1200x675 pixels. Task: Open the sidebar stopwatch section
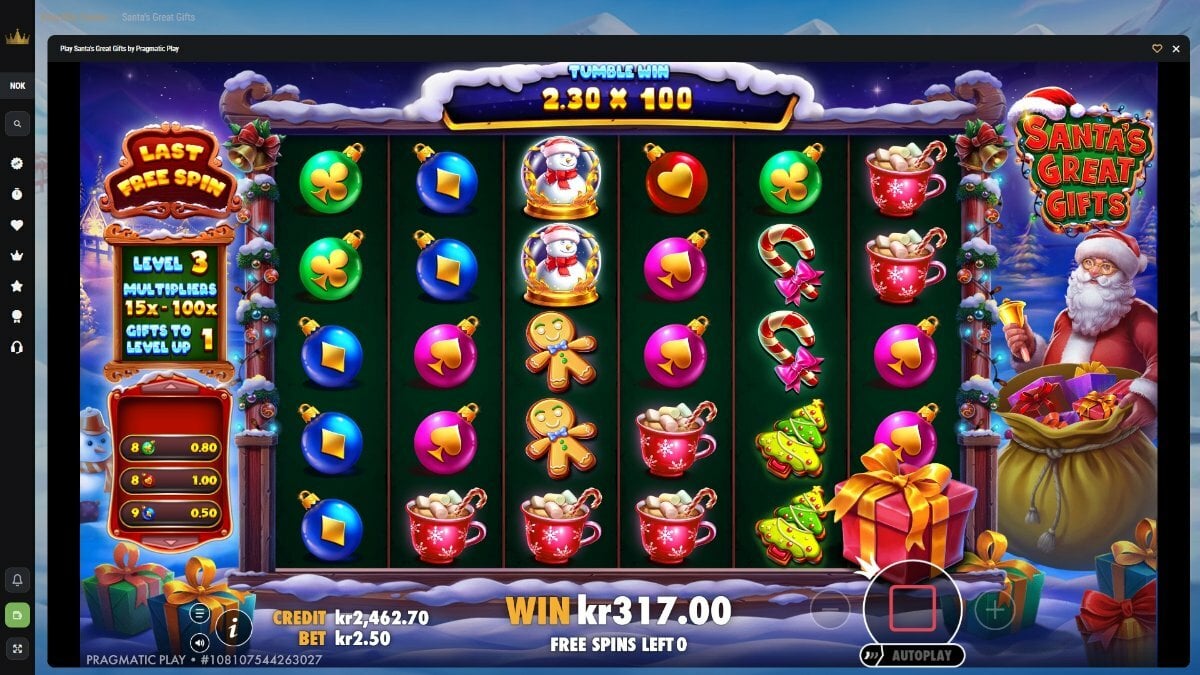pyautogui.click(x=17, y=194)
